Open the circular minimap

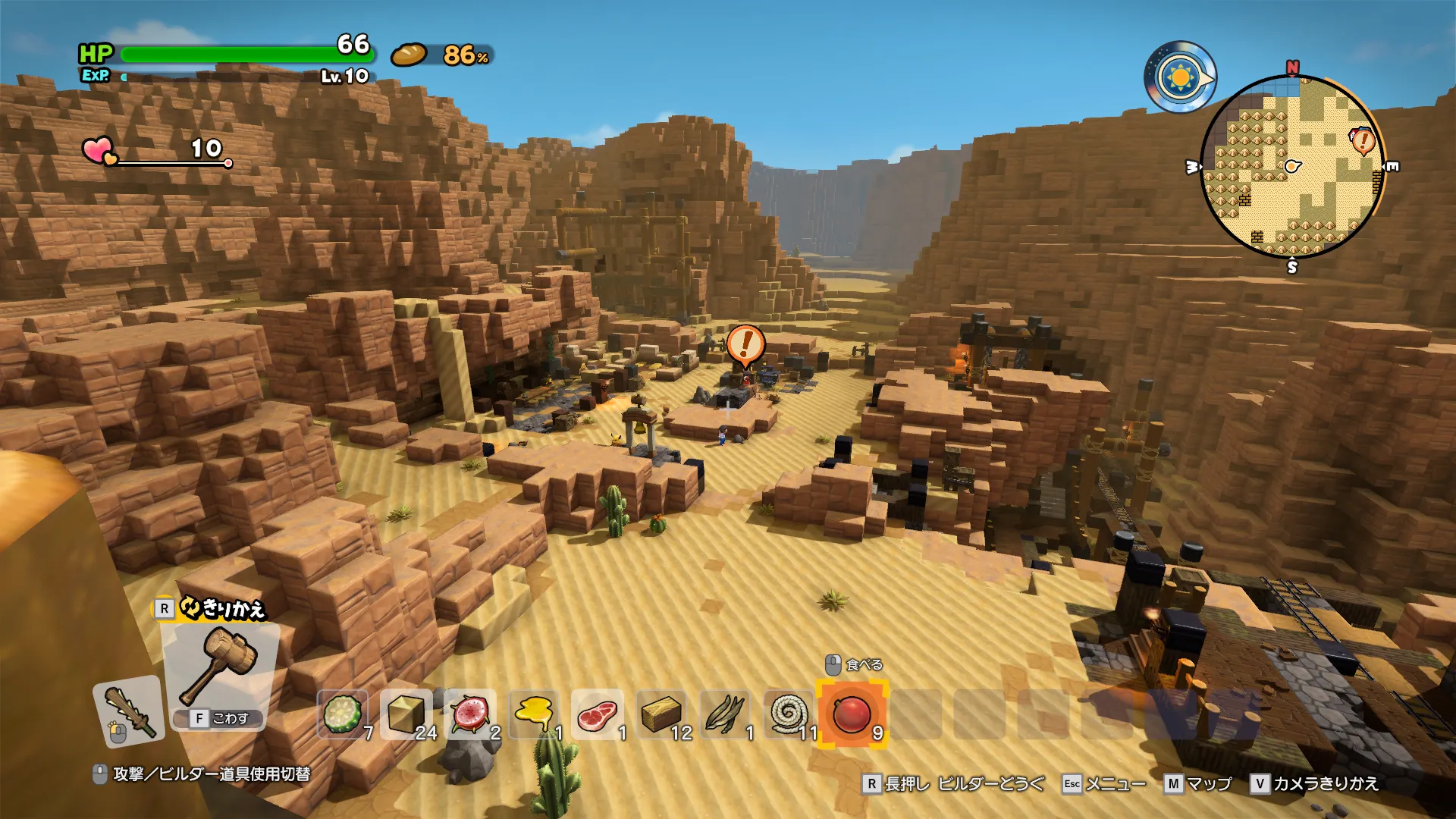pyautogui.click(x=1292, y=167)
